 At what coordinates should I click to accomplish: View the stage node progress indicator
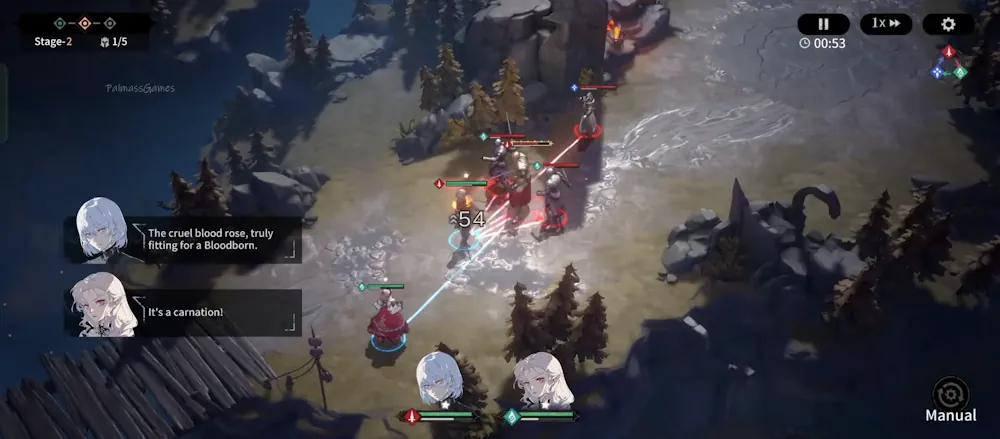coord(85,22)
